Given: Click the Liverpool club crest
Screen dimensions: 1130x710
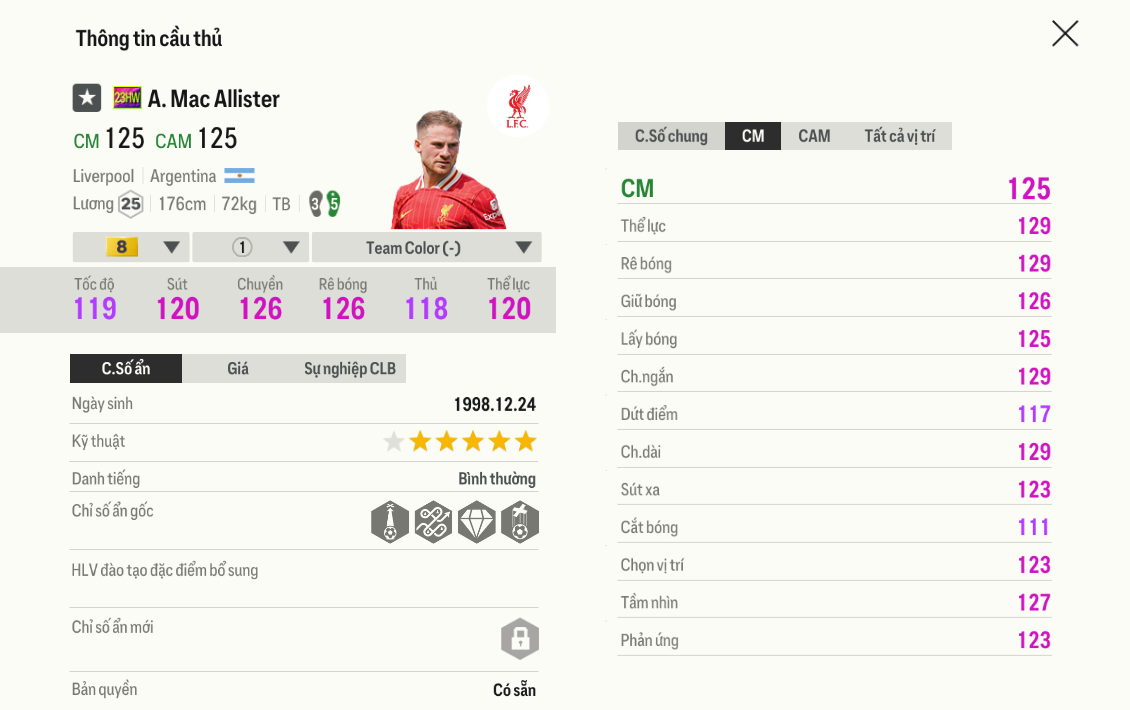Looking at the screenshot, I should coord(517,107).
